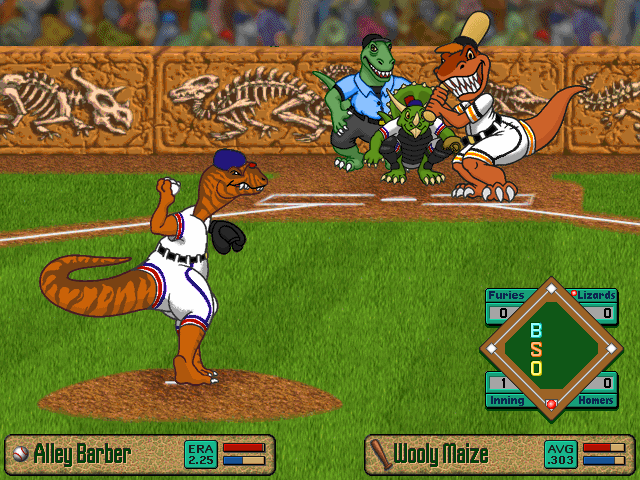Open the Wooly Maize batter panel

500,454
